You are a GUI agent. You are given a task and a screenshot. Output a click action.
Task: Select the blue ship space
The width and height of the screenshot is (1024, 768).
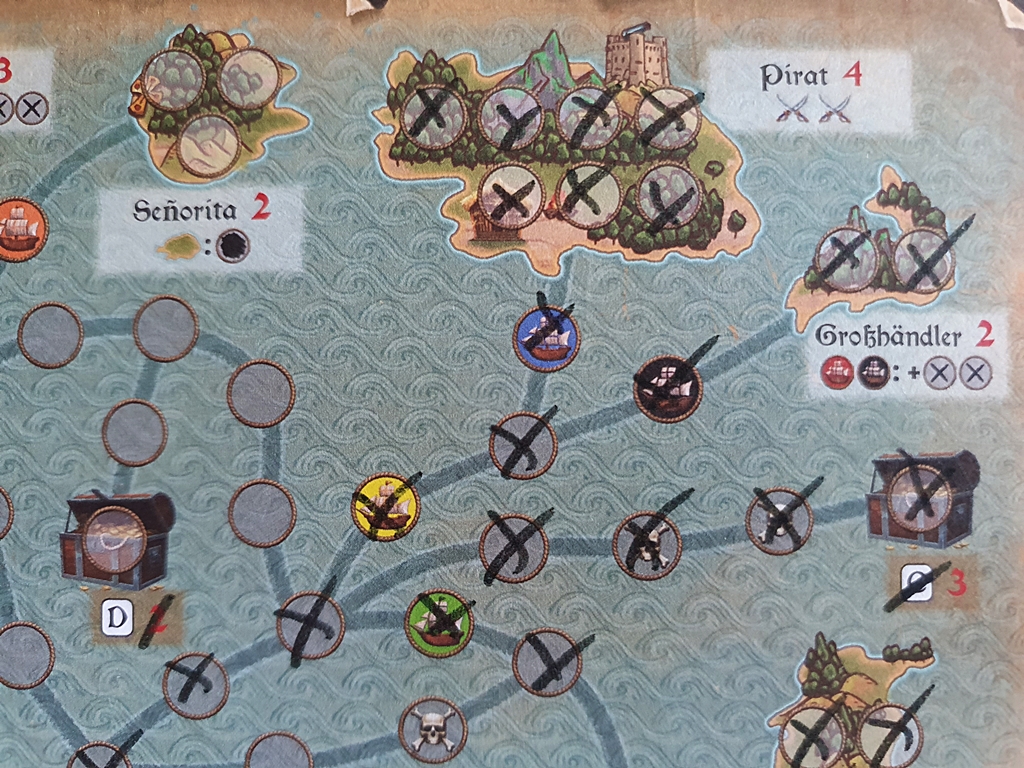tap(547, 339)
